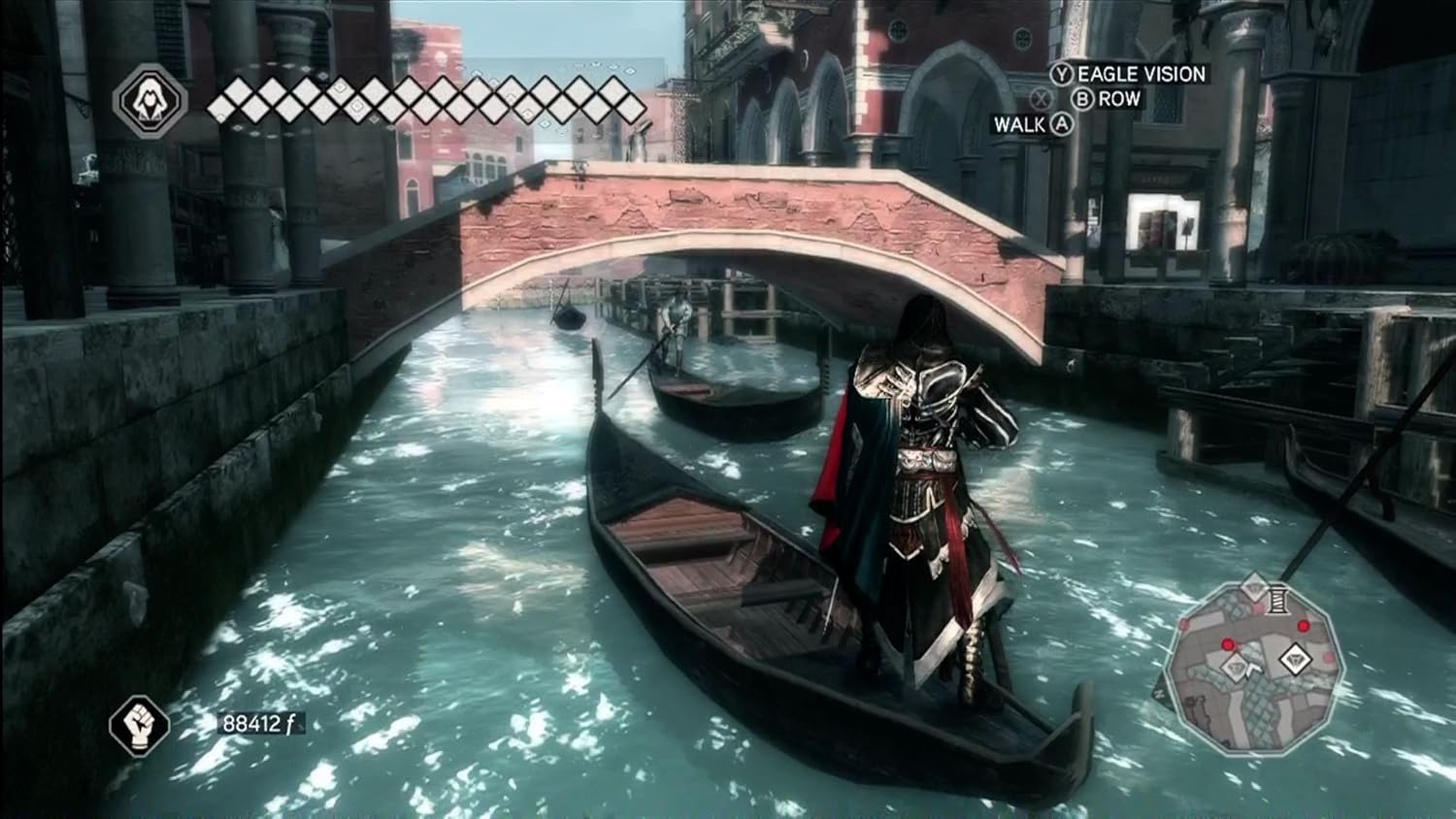Click the B button icon next to ROW

[1082, 99]
